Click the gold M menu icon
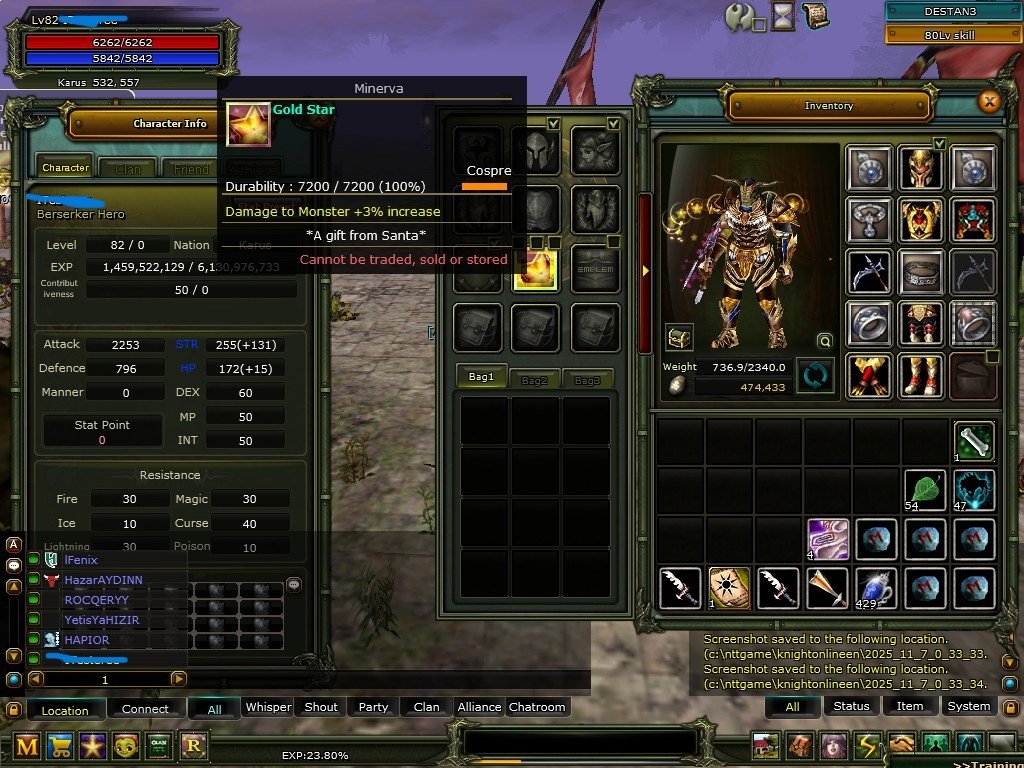 [x=27, y=746]
